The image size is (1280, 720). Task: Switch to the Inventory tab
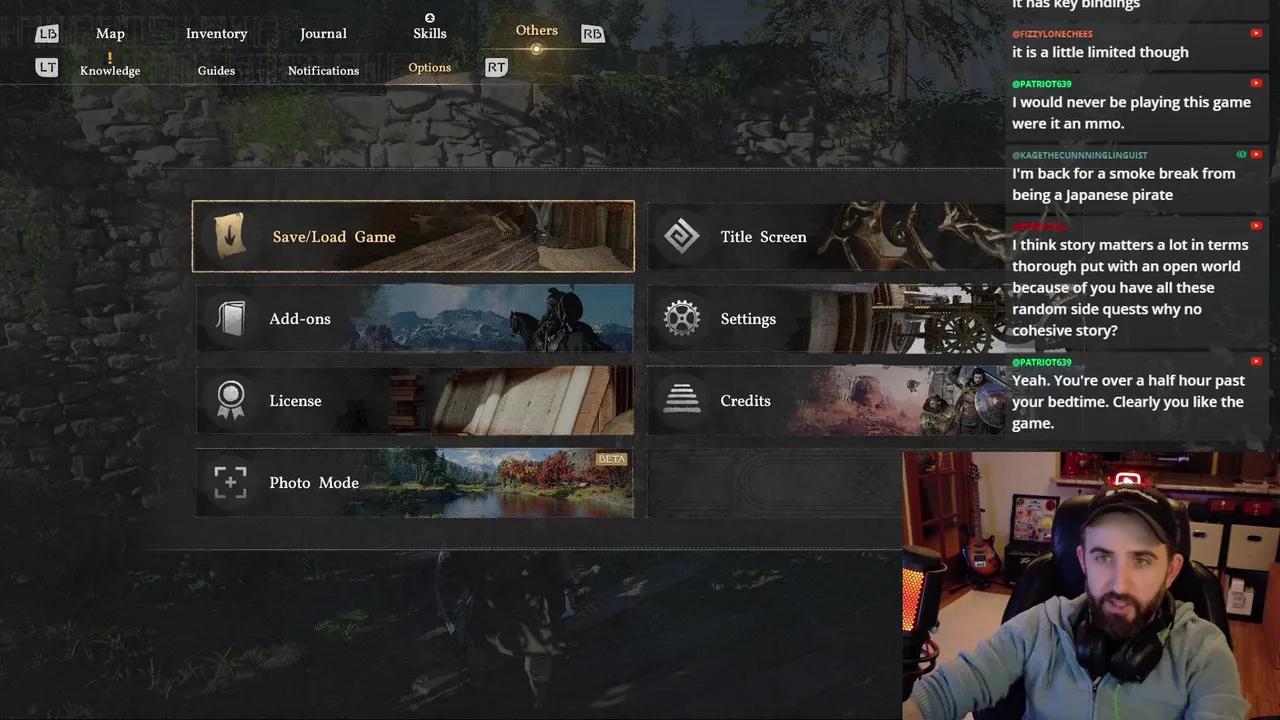point(216,33)
